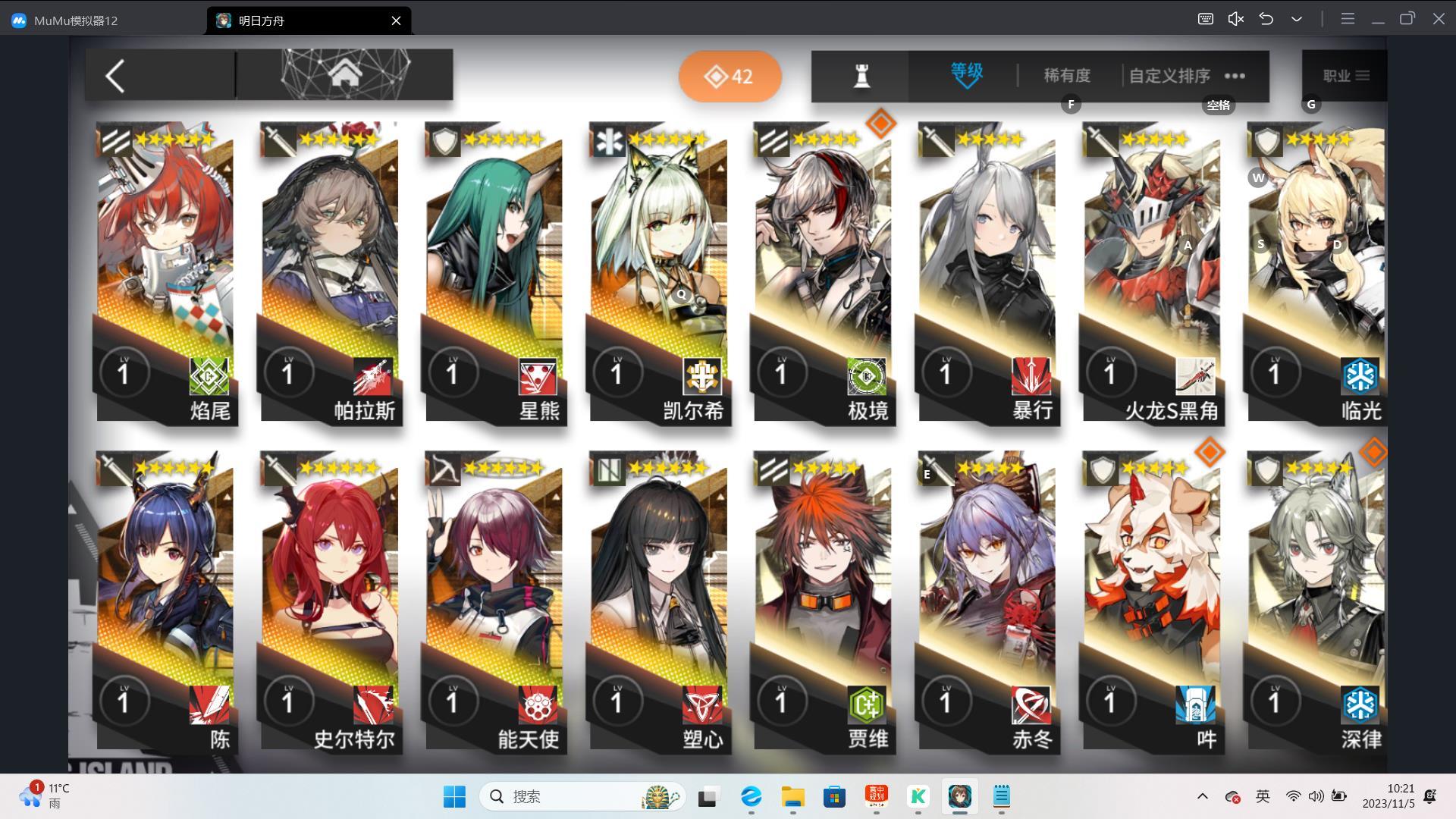Image resolution: width=1456 pixels, height=819 pixels.
Task: Click the snowflake branch icon on 深律's card
Action: pos(1361,706)
